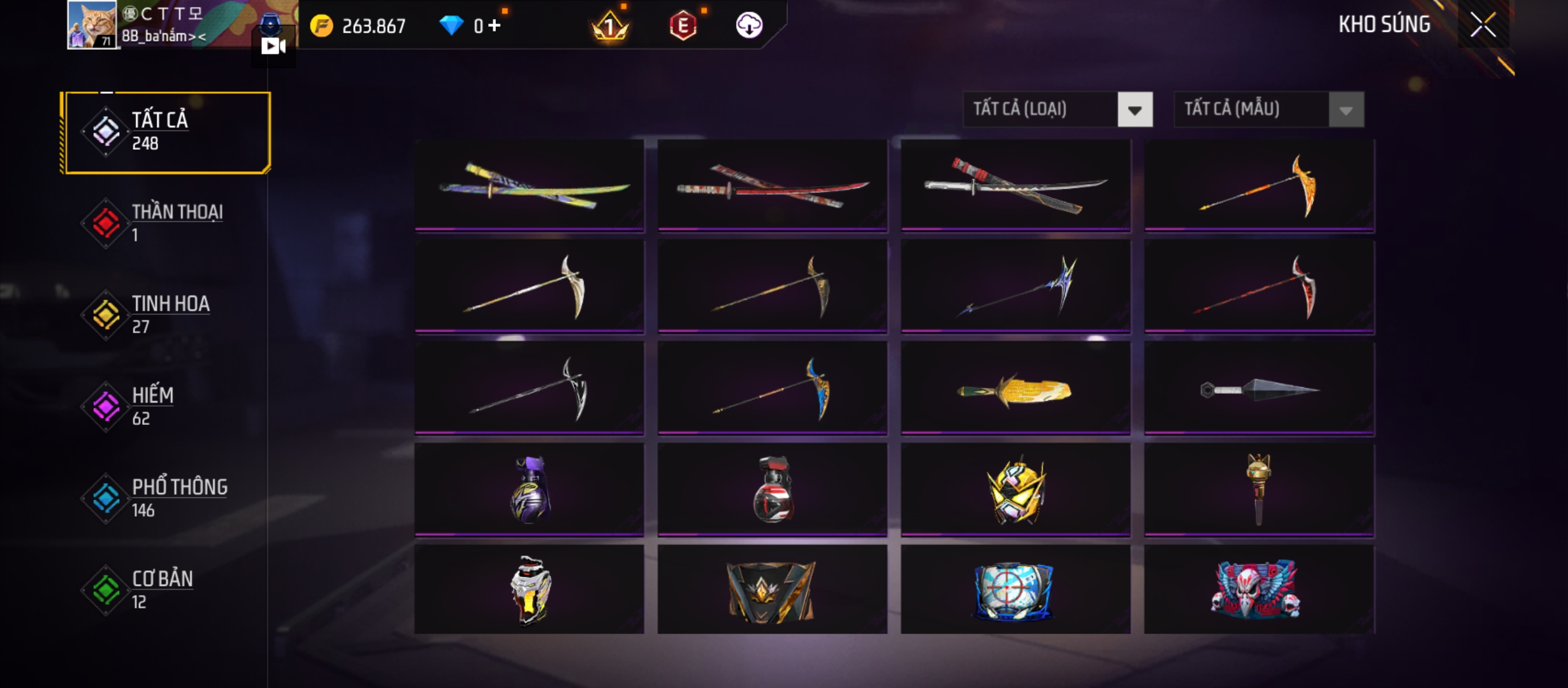Pick the purple grenade skin
The image size is (1568, 688).
pos(530,490)
